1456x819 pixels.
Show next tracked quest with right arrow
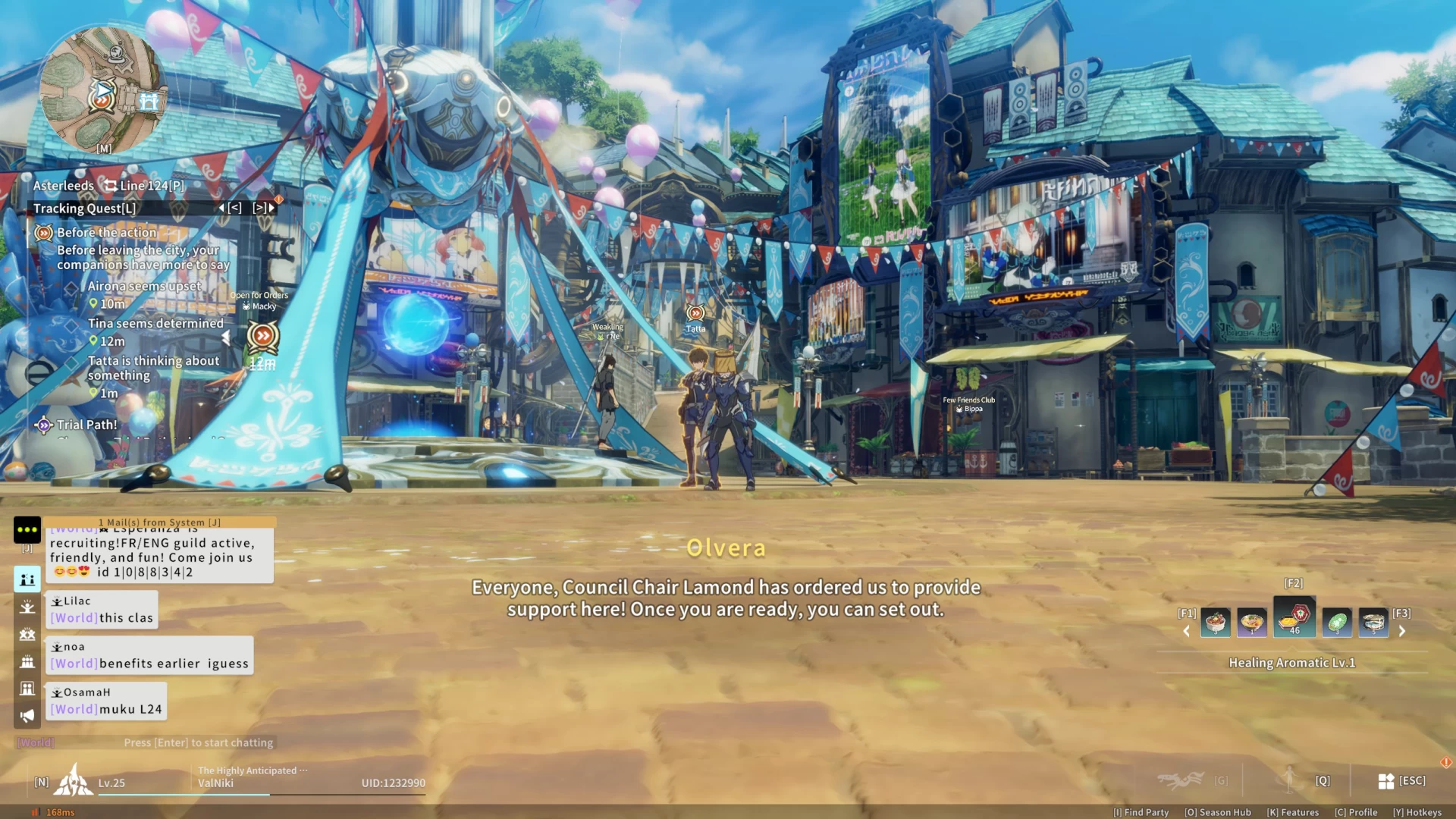tap(264, 208)
